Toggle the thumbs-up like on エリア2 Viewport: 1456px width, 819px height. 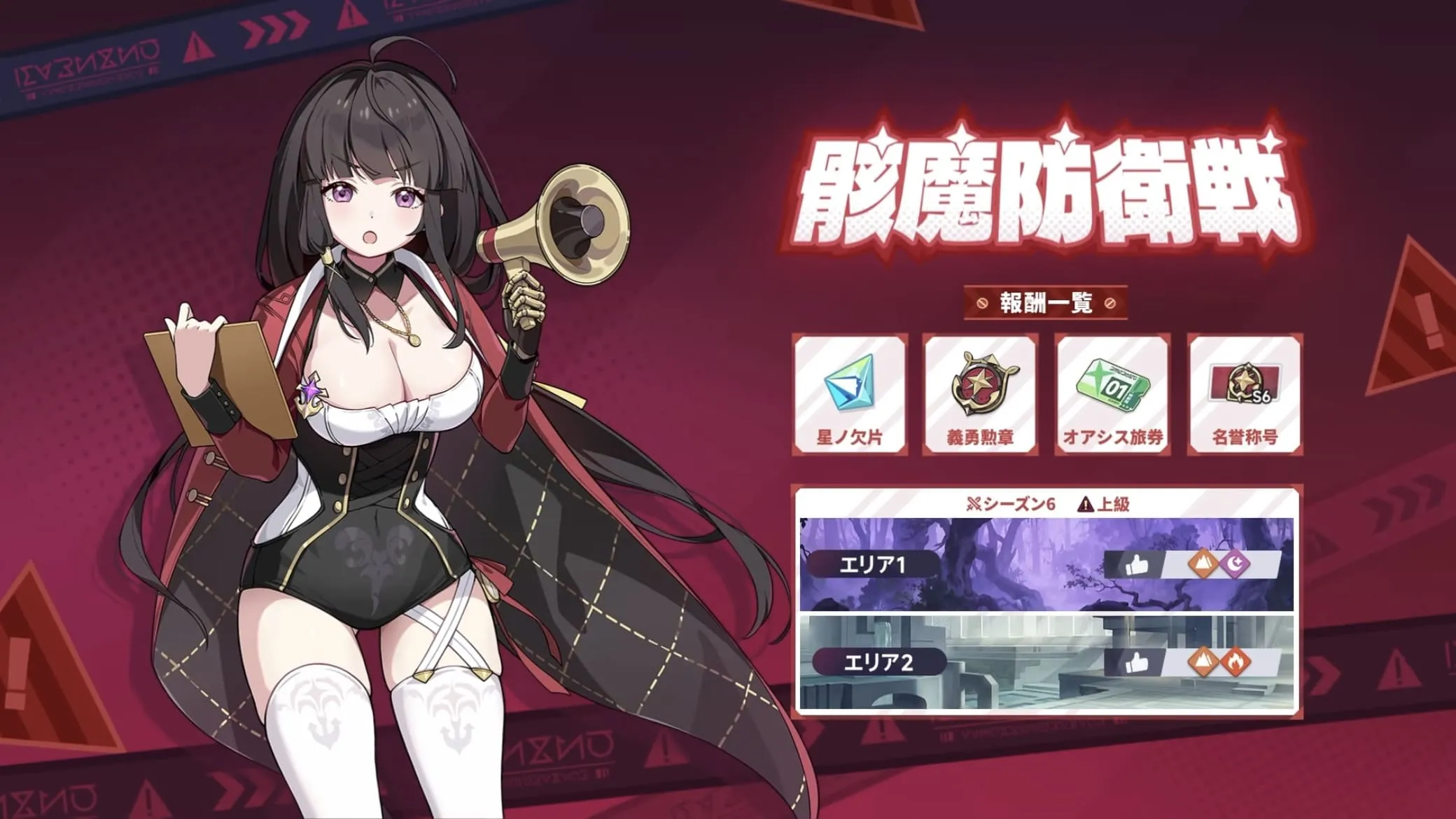click(1137, 661)
